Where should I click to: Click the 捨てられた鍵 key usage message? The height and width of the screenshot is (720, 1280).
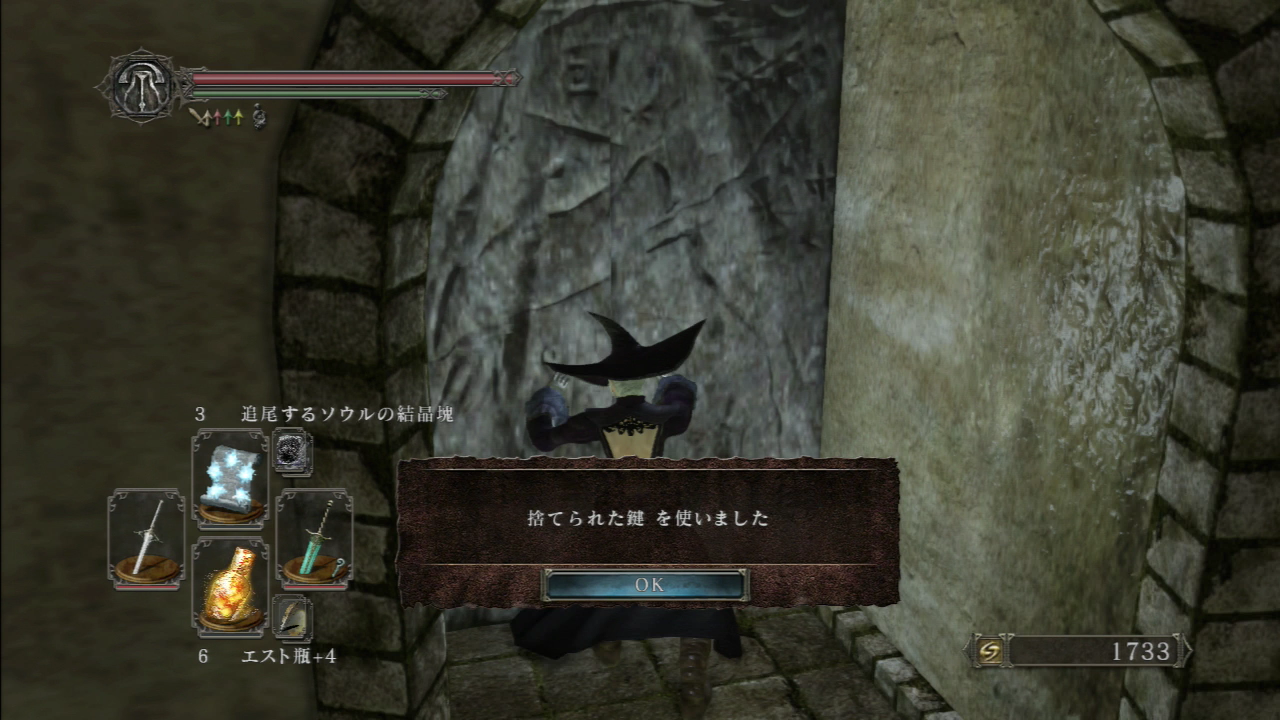click(x=648, y=517)
